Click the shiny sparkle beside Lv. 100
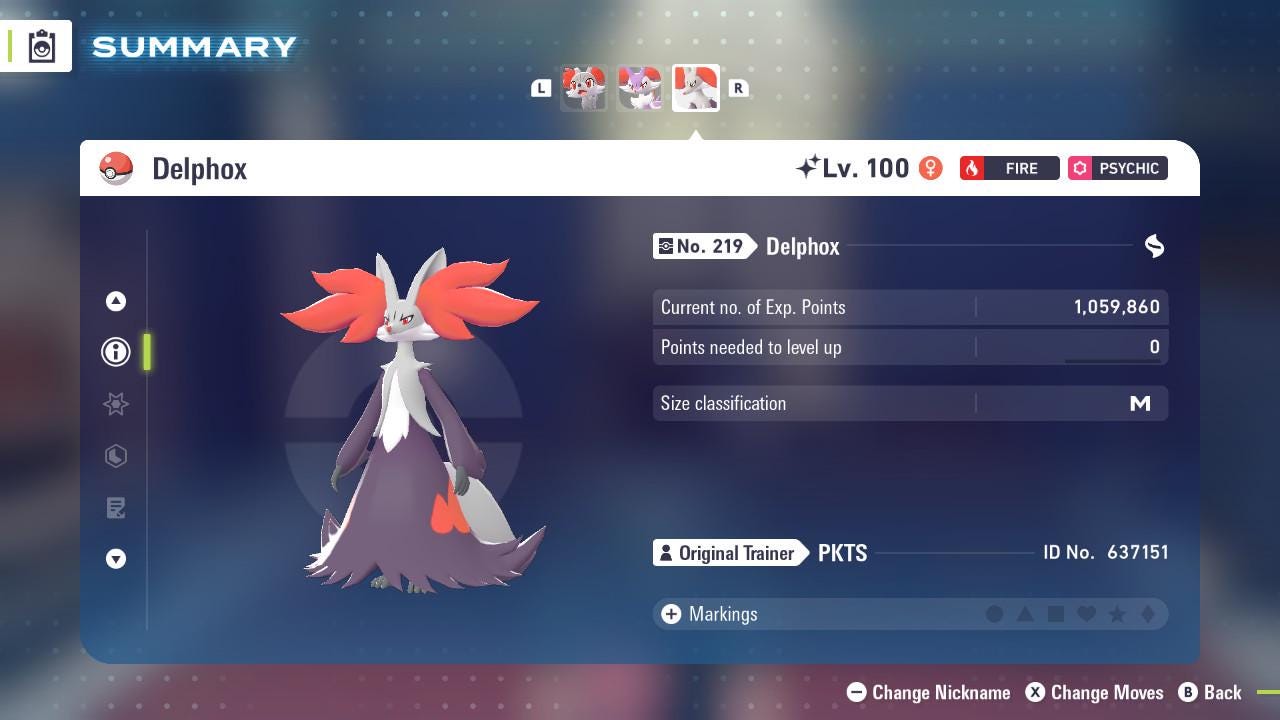This screenshot has width=1280, height=720. [x=812, y=166]
